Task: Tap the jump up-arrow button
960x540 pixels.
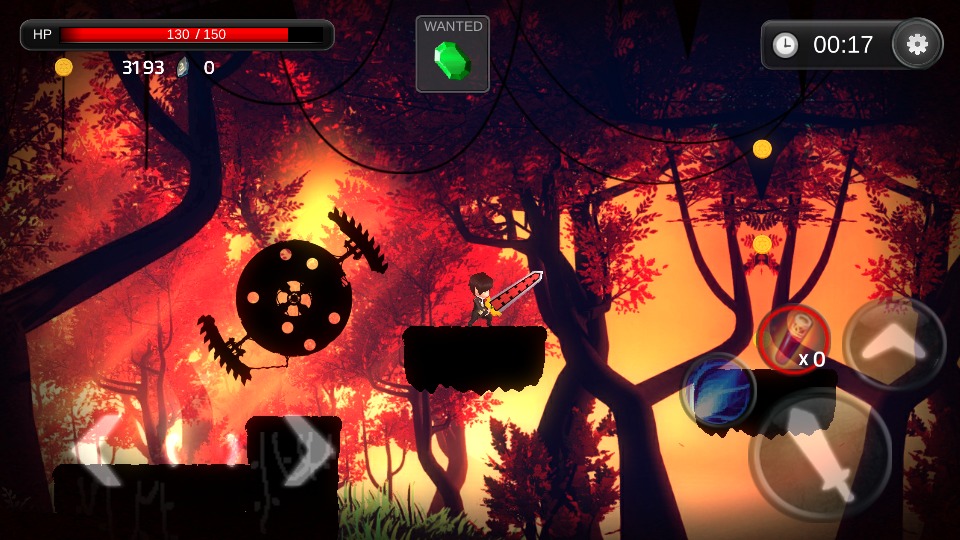Action: (x=894, y=344)
